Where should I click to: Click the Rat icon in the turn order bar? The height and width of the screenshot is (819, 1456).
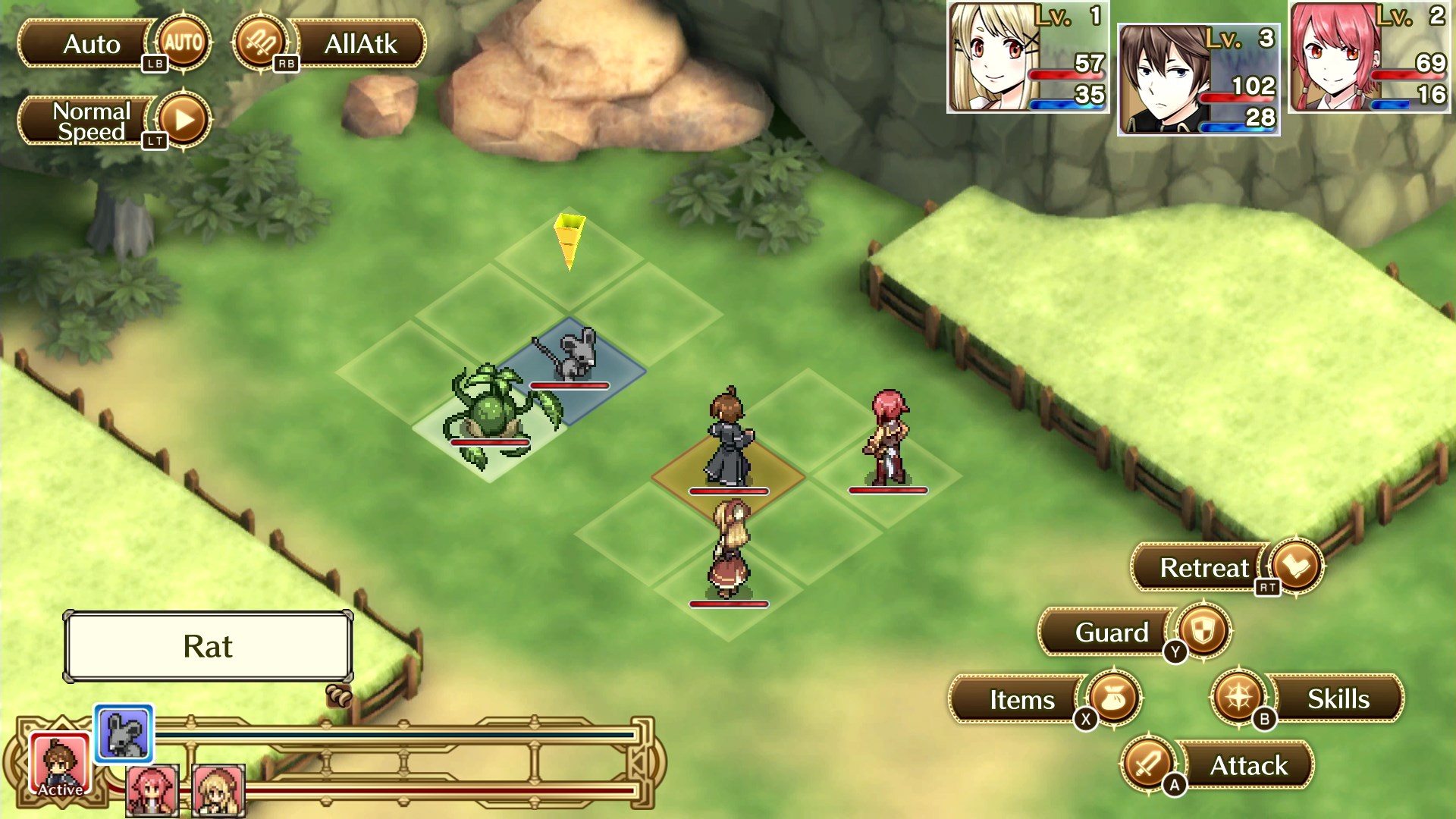coord(124,733)
